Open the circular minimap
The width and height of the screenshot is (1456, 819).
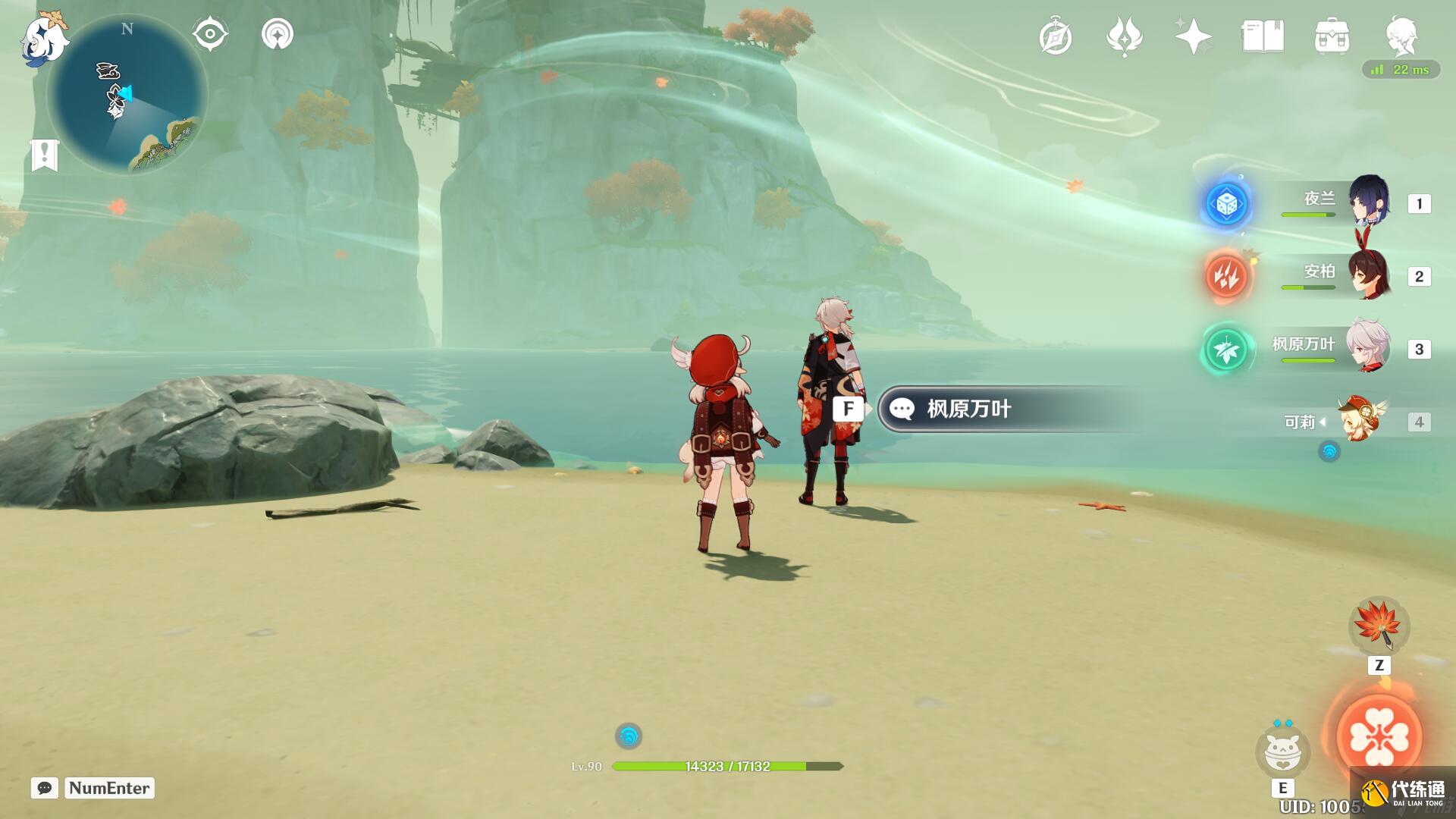pos(127,96)
